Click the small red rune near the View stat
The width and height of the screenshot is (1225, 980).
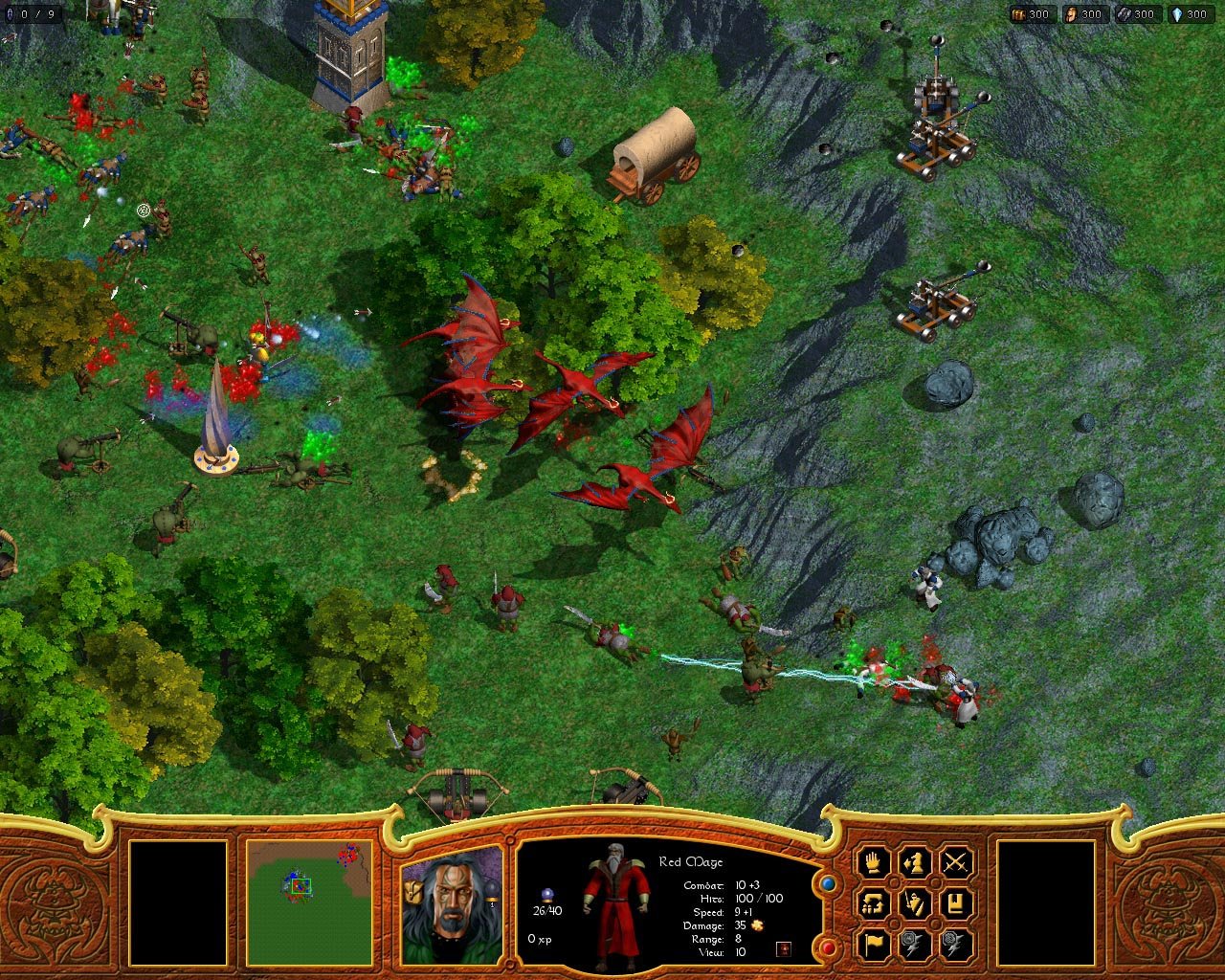(x=784, y=948)
